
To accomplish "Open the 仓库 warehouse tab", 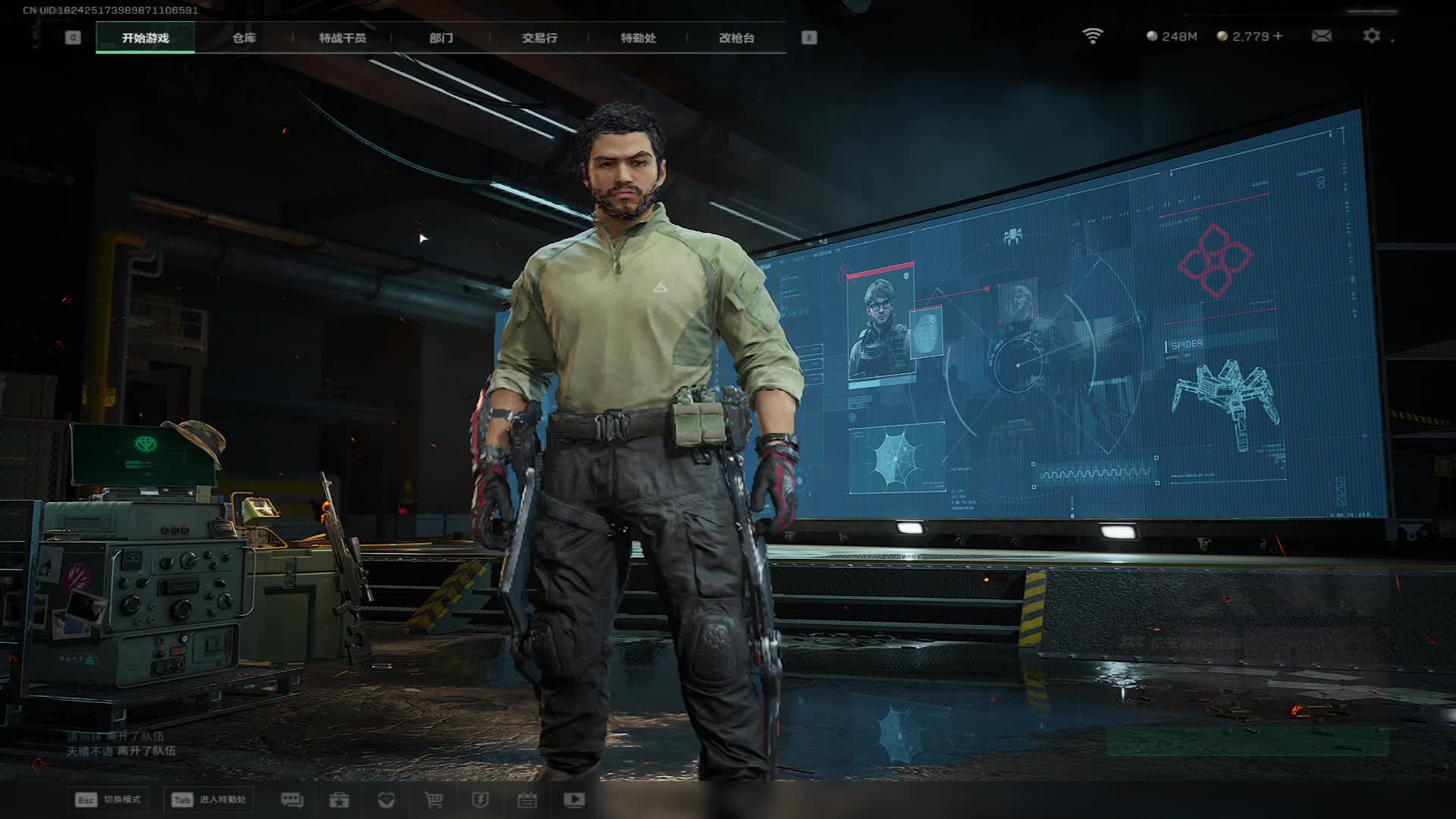I will tap(243, 38).
